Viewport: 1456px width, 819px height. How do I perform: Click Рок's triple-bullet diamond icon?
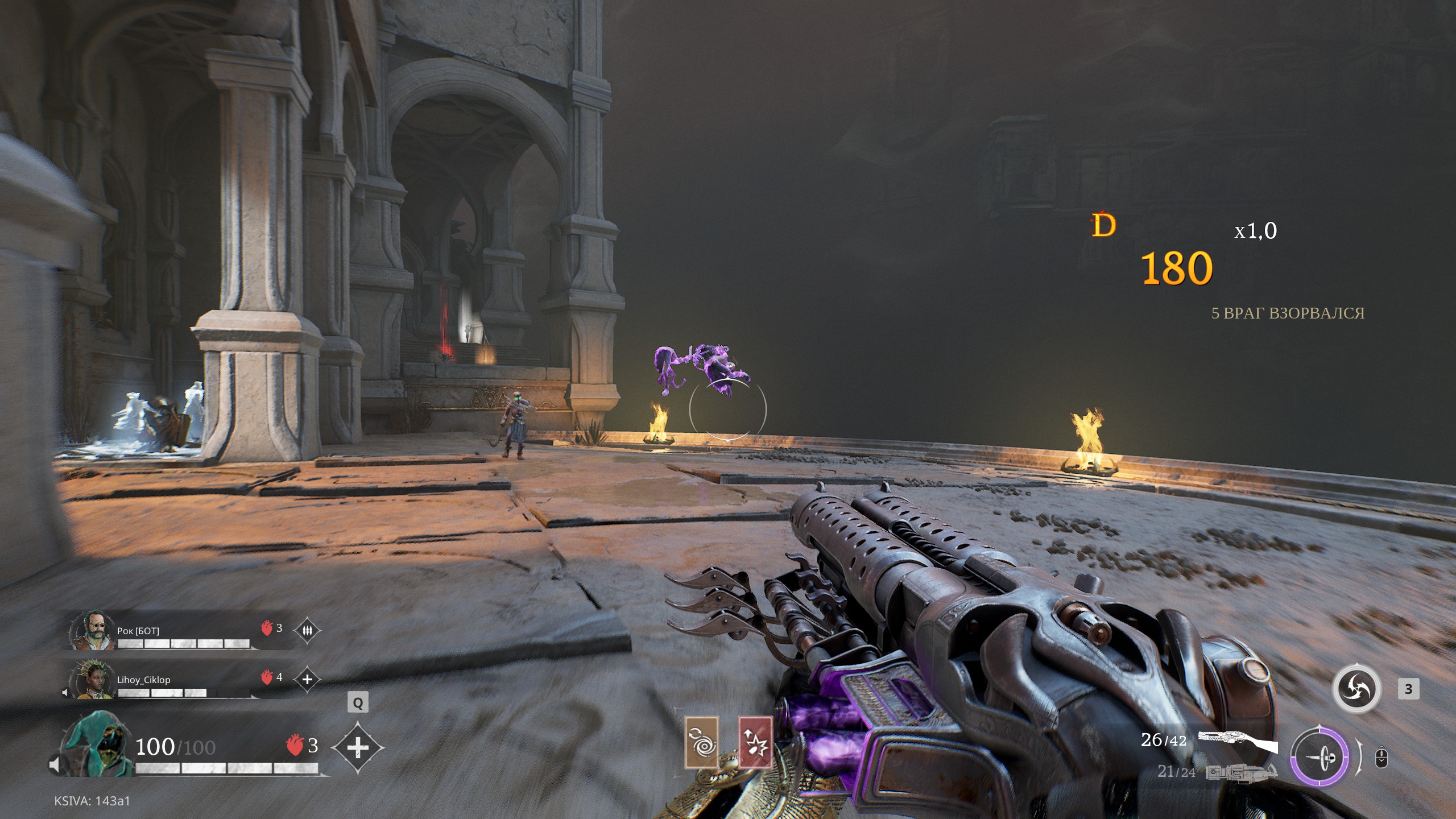[x=307, y=630]
